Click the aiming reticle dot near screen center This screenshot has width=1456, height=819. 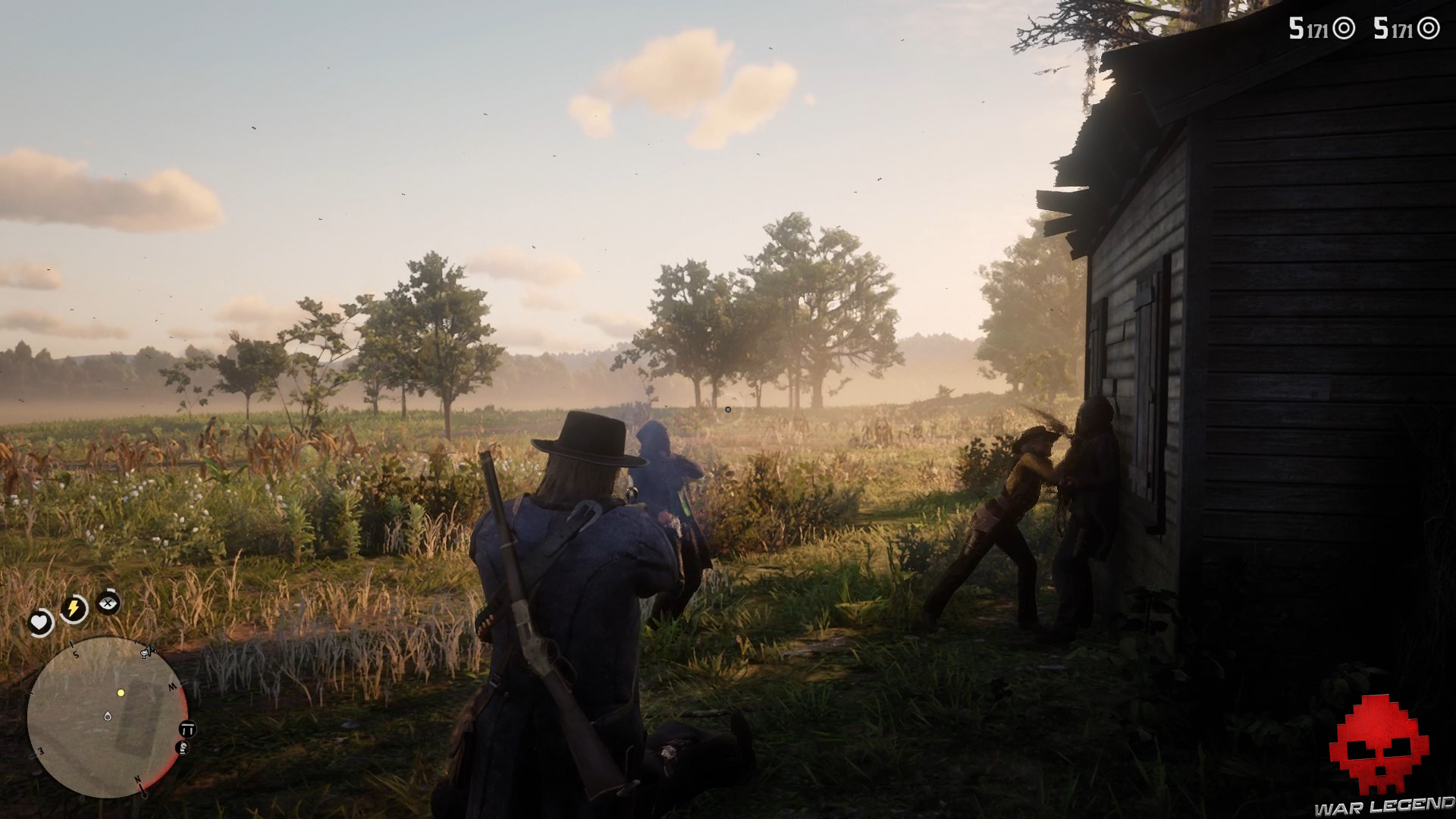click(728, 409)
